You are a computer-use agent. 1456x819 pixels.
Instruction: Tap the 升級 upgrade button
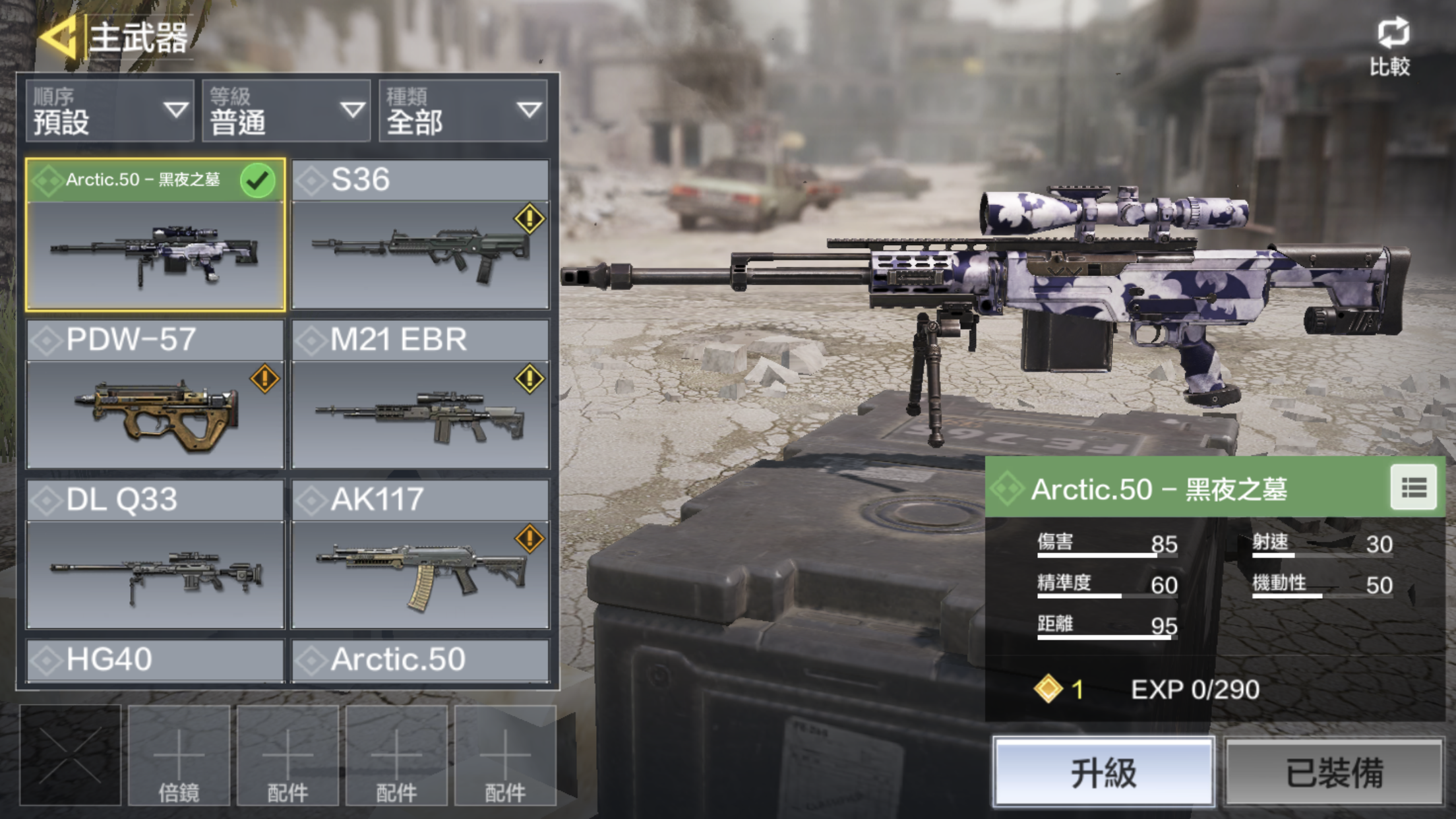[x=1104, y=772]
